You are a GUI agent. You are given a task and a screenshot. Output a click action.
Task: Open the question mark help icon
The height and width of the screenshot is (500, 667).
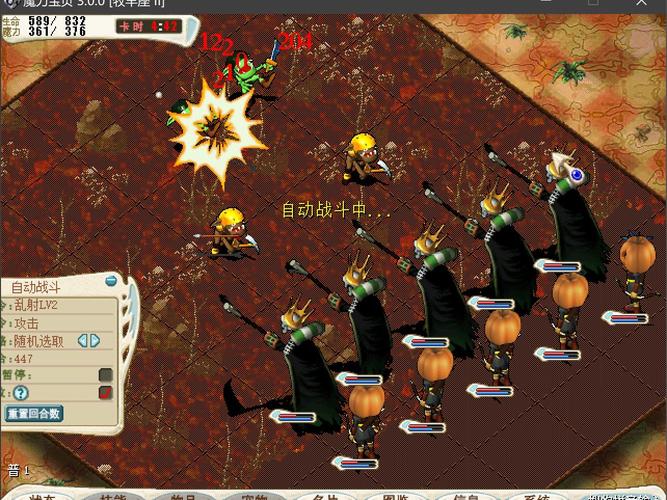[x=20, y=393]
